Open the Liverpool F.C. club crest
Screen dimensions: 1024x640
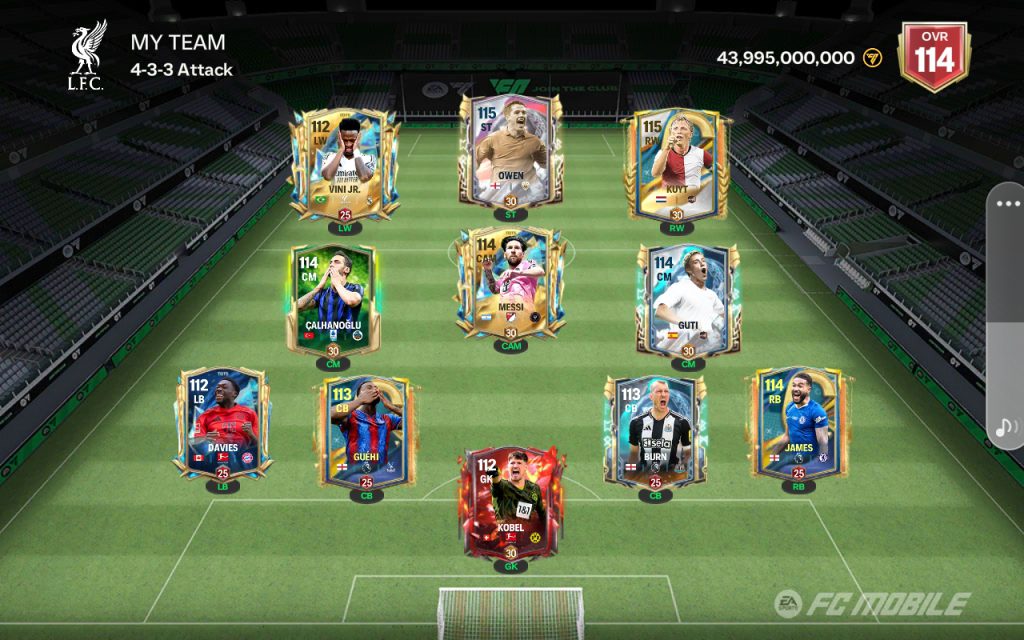tap(86, 56)
